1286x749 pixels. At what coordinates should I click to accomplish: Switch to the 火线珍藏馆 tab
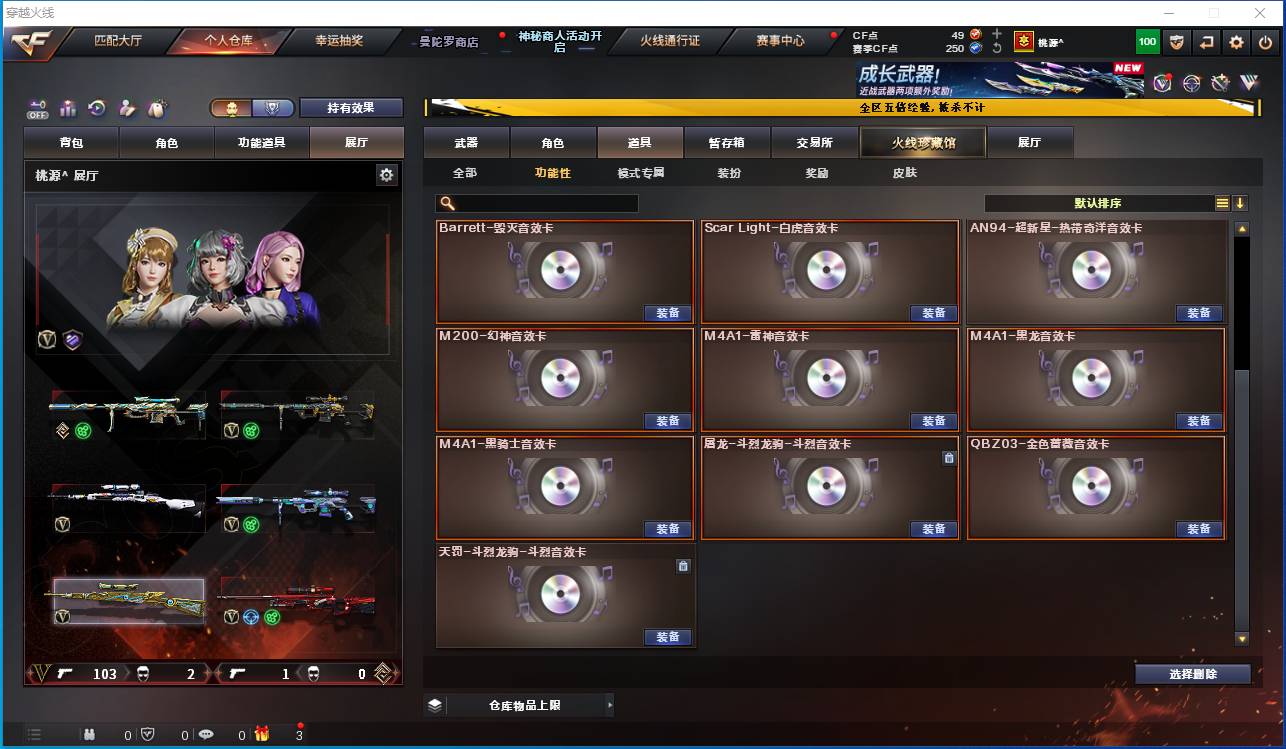click(921, 142)
